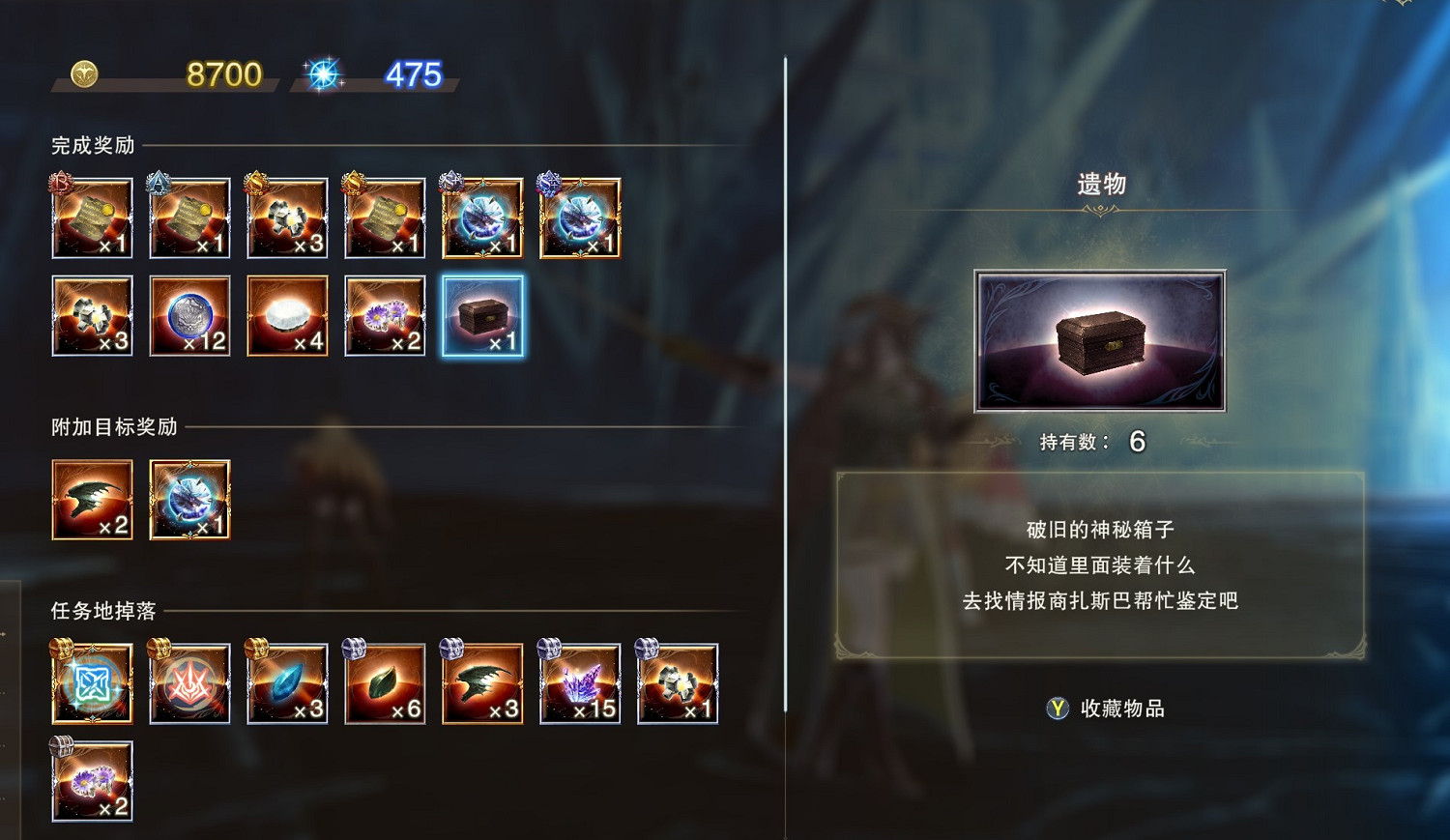Select the ore chunk ×3 completion reward
The width and height of the screenshot is (1450, 840).
coord(92,315)
